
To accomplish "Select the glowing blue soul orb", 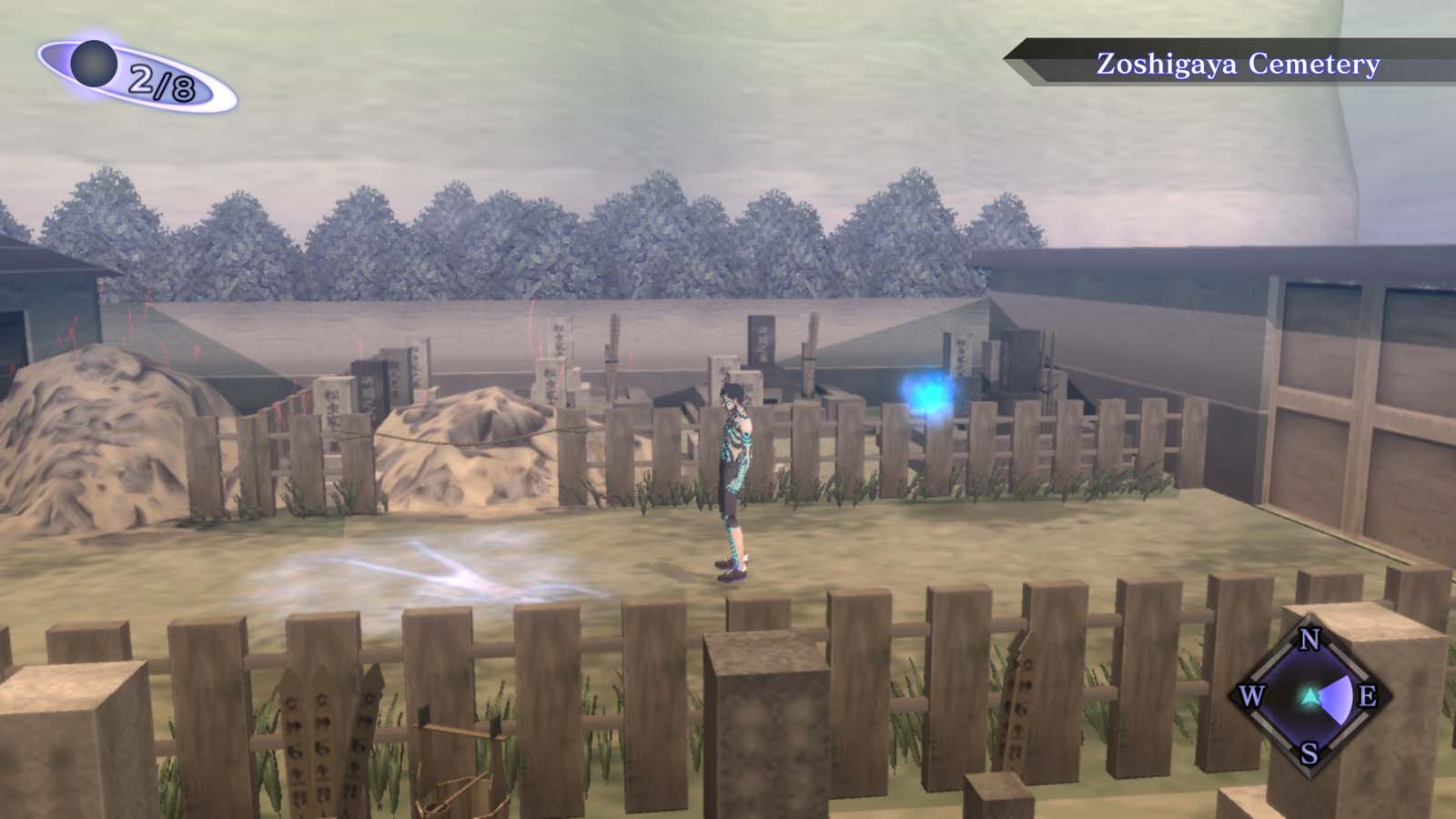I will pos(930,393).
